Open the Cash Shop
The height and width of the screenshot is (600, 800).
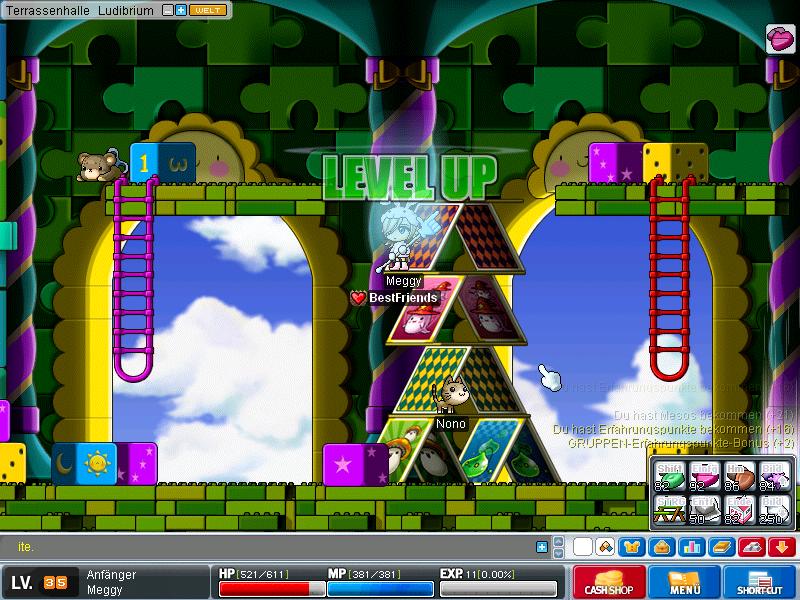pos(609,582)
